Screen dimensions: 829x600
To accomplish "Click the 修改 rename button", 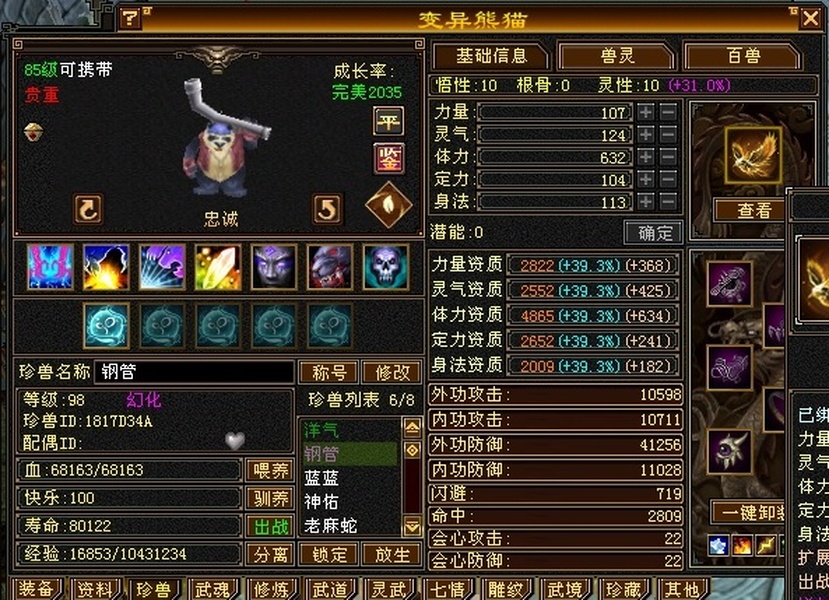I will [392, 373].
